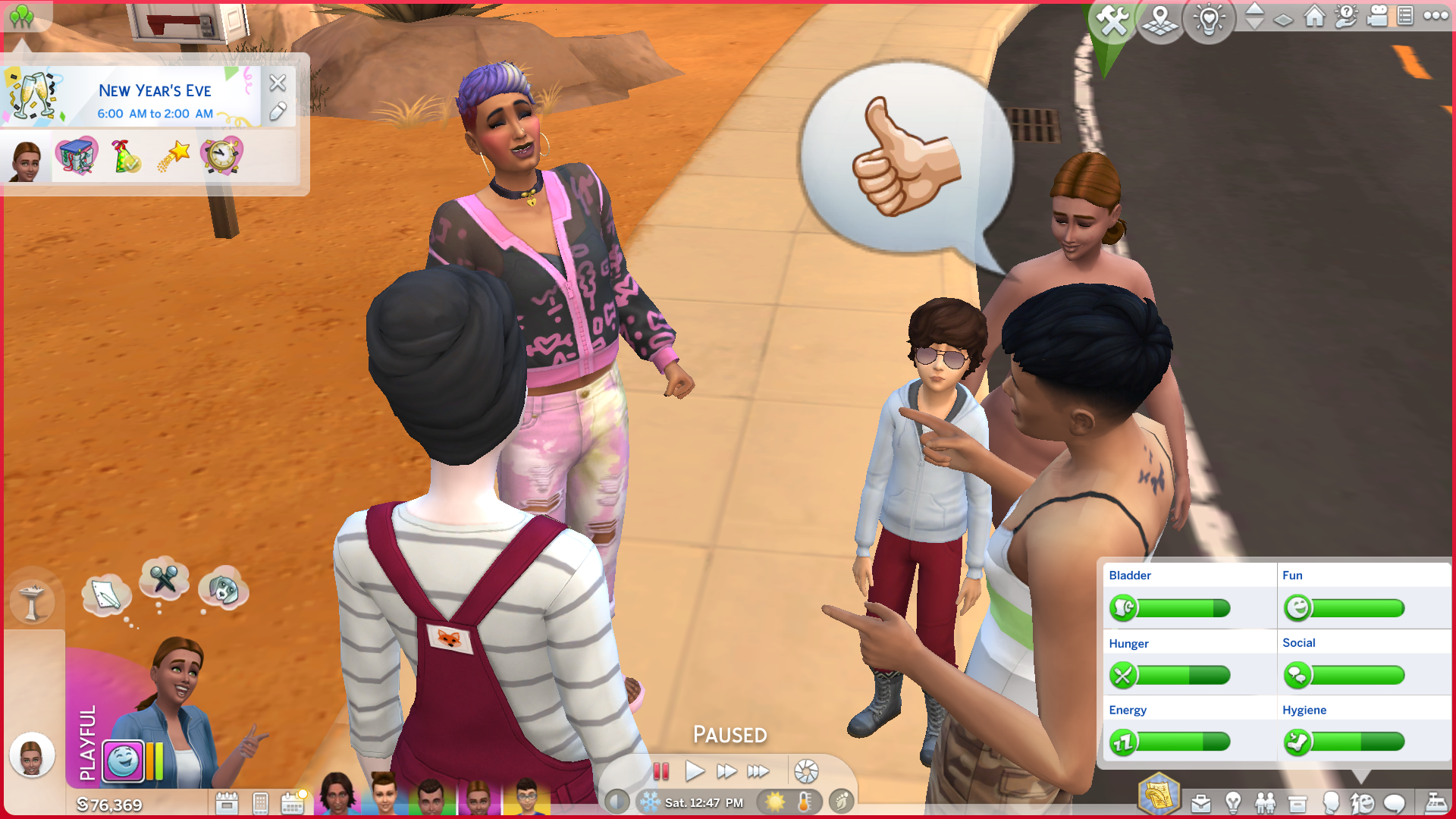Open the Sim's inventory panel

[1298, 803]
